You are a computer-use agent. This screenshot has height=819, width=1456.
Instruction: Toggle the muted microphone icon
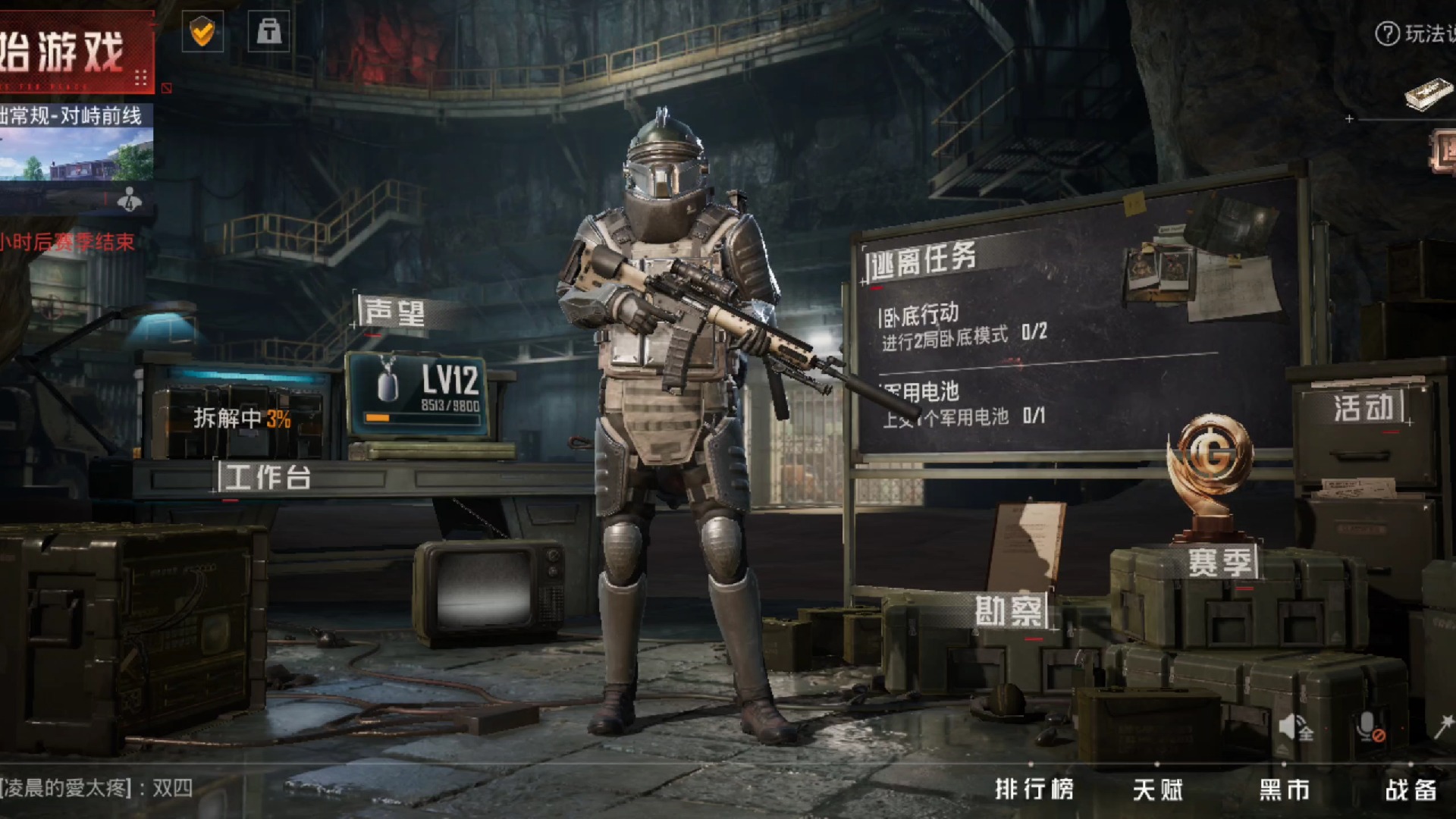point(1370,728)
